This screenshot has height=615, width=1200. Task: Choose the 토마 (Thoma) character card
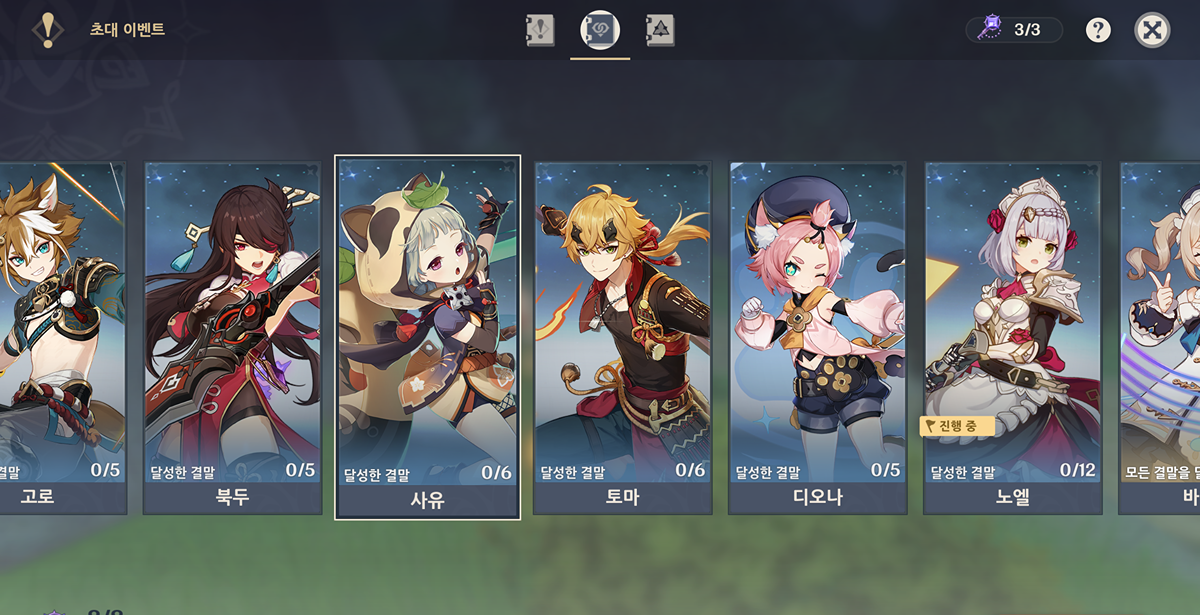tap(622, 337)
